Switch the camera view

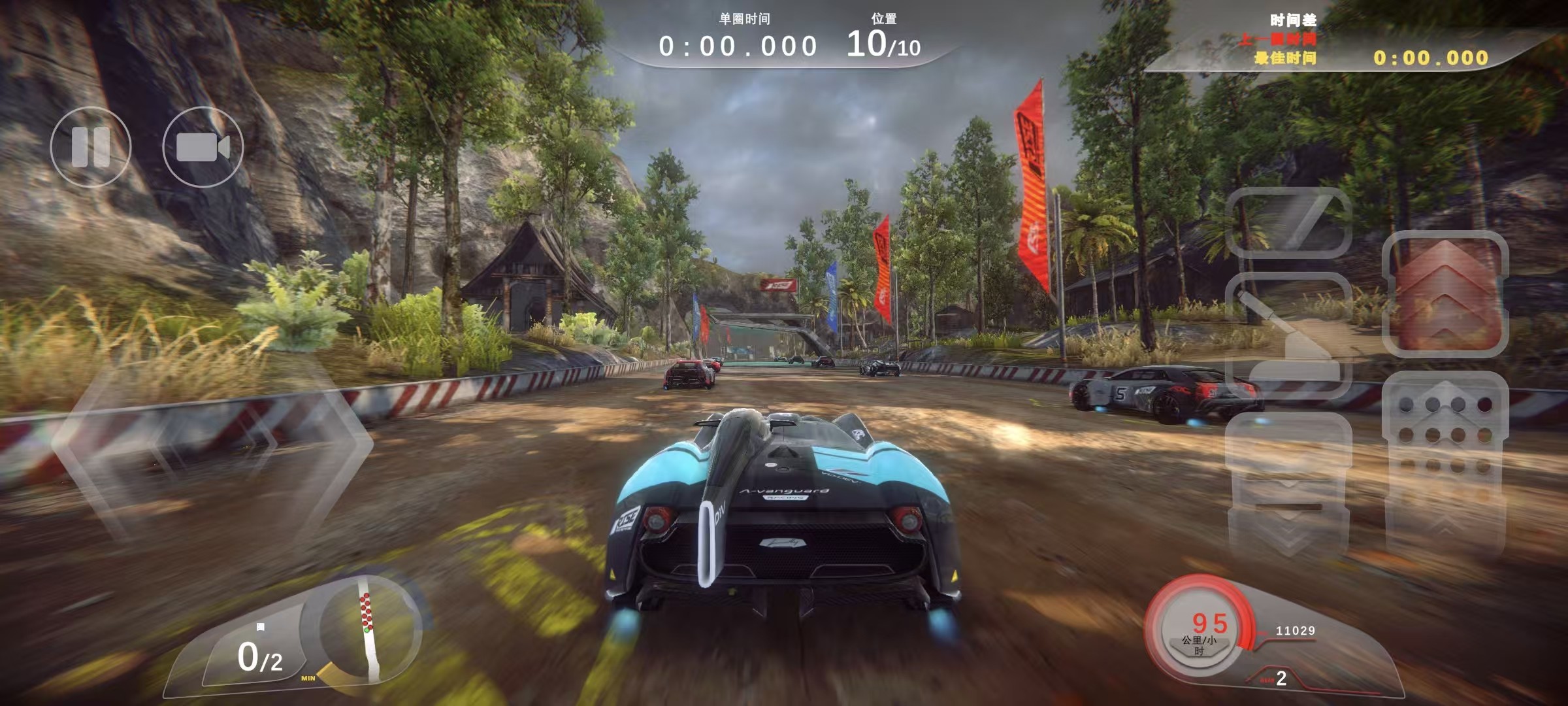point(203,147)
